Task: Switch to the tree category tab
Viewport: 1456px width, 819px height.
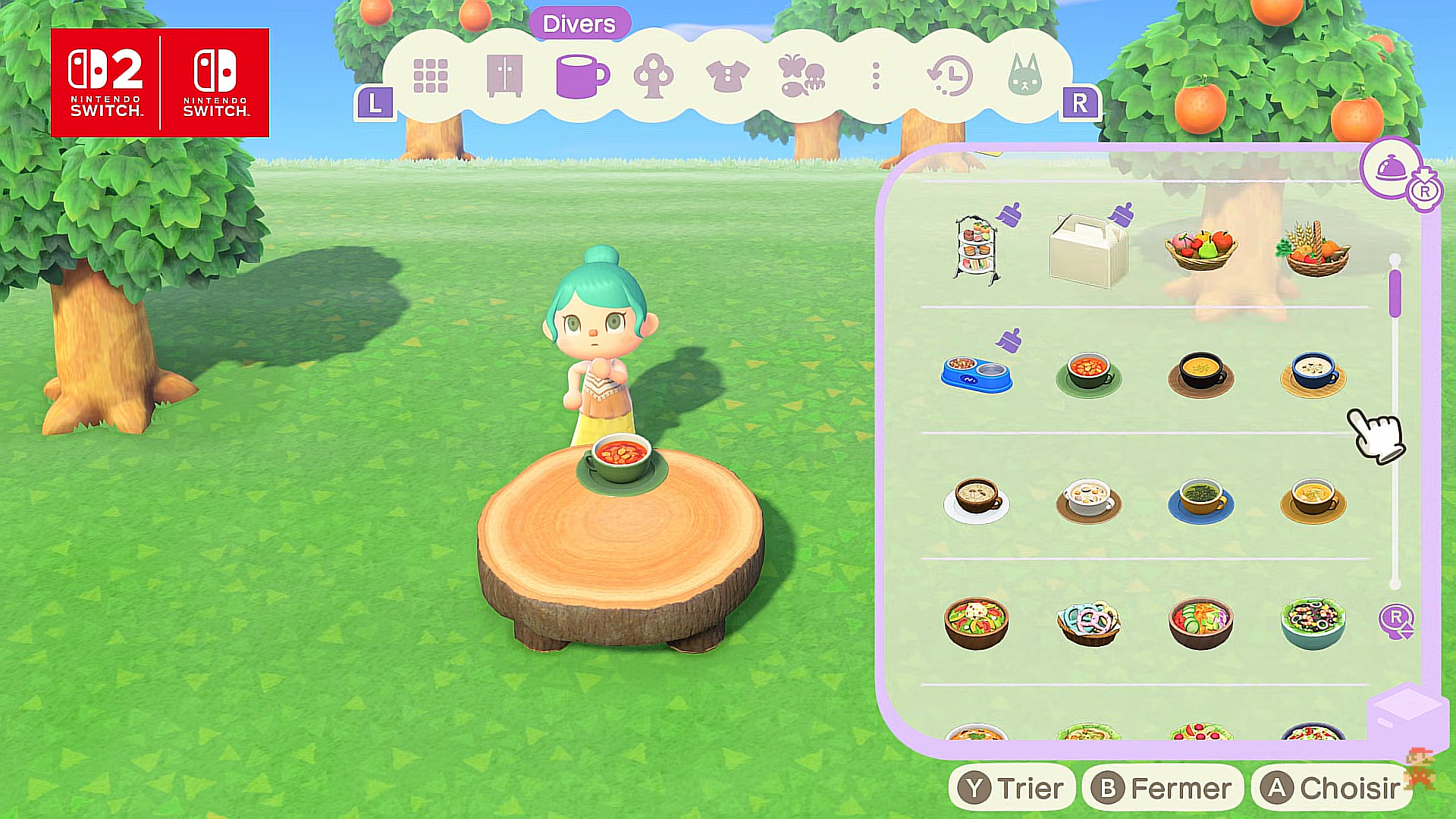Action: tap(654, 76)
